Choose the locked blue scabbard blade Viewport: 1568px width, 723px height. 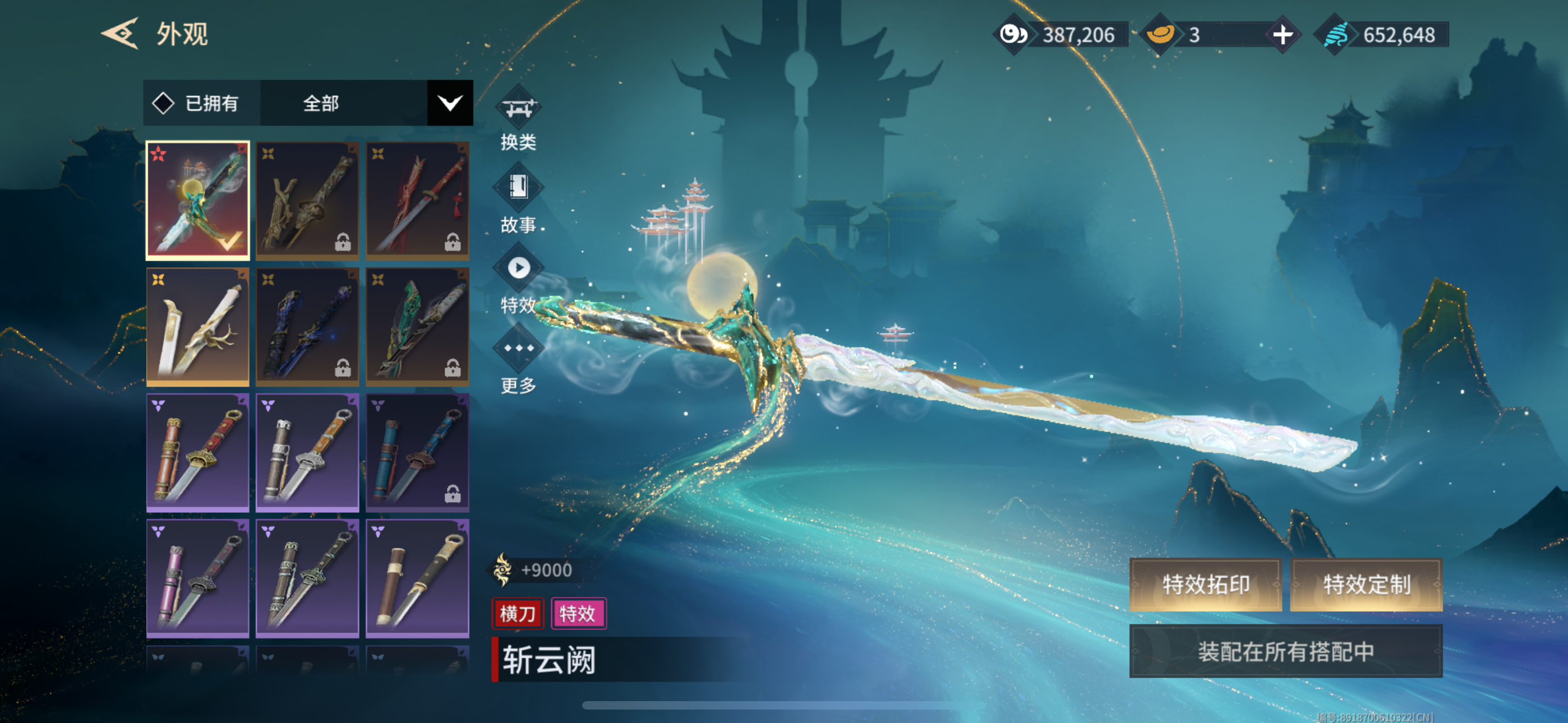pos(418,452)
